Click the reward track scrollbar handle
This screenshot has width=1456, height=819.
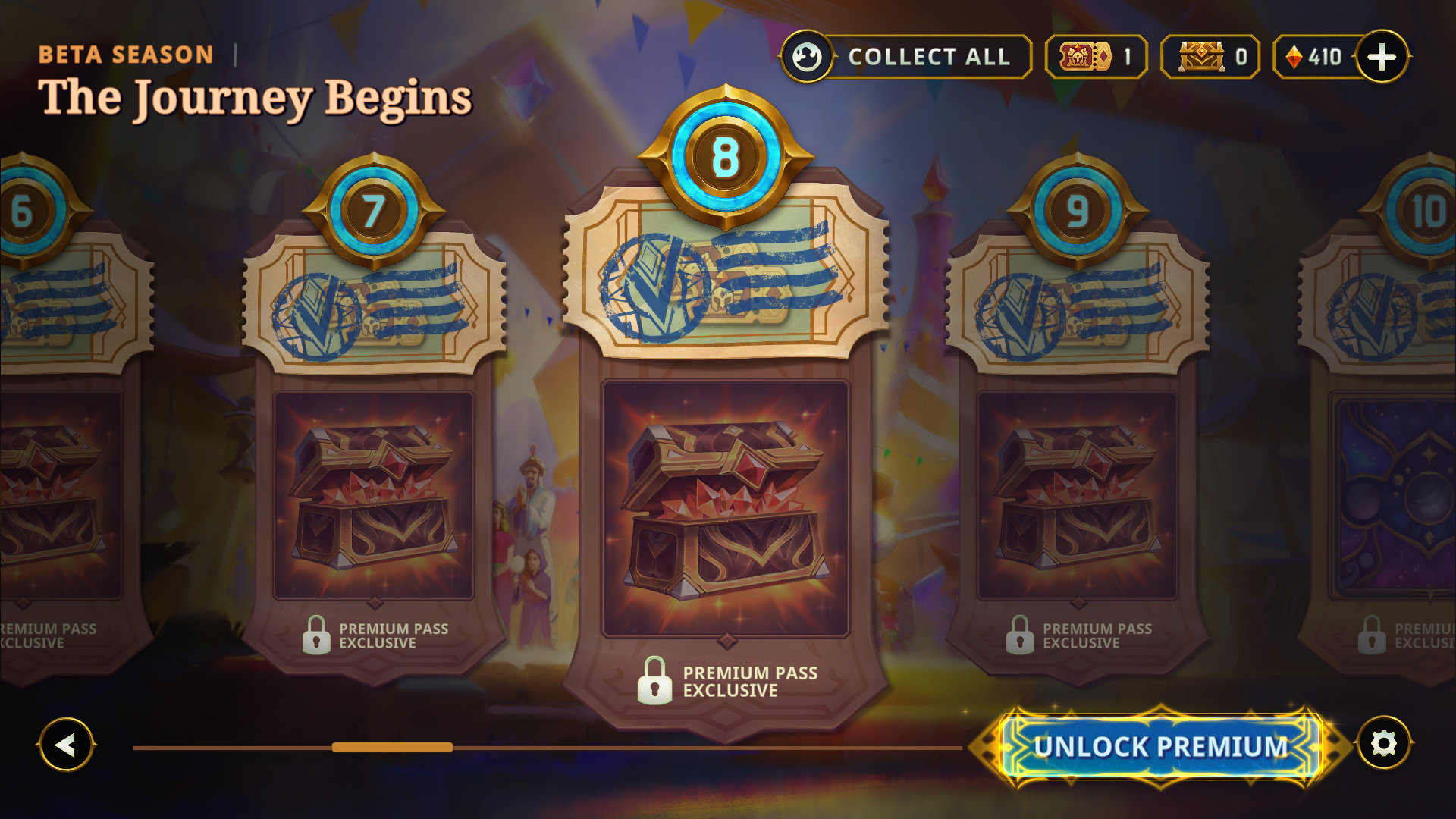coord(392,748)
